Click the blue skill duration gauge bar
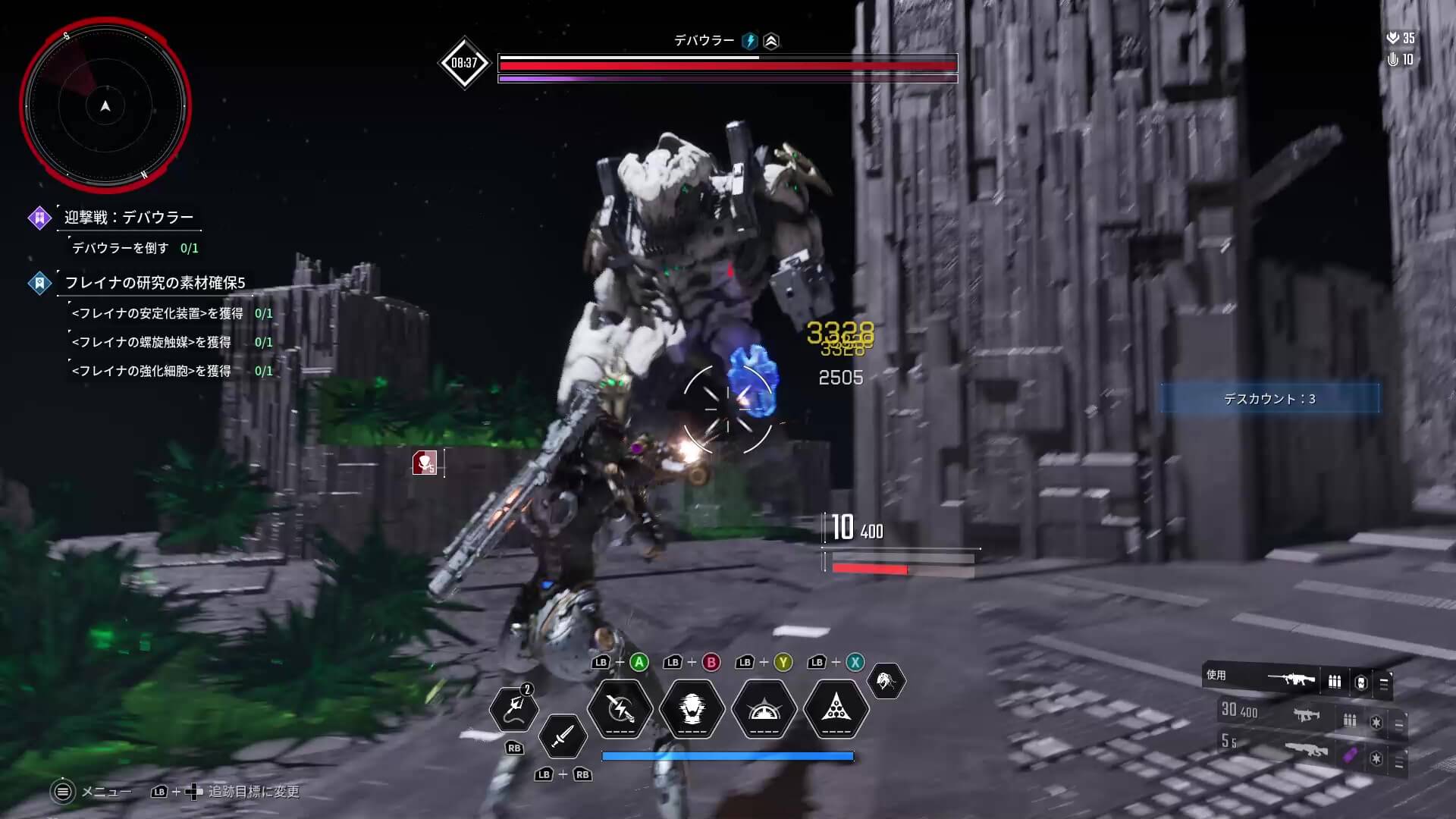Image resolution: width=1456 pixels, height=819 pixels. [x=727, y=755]
